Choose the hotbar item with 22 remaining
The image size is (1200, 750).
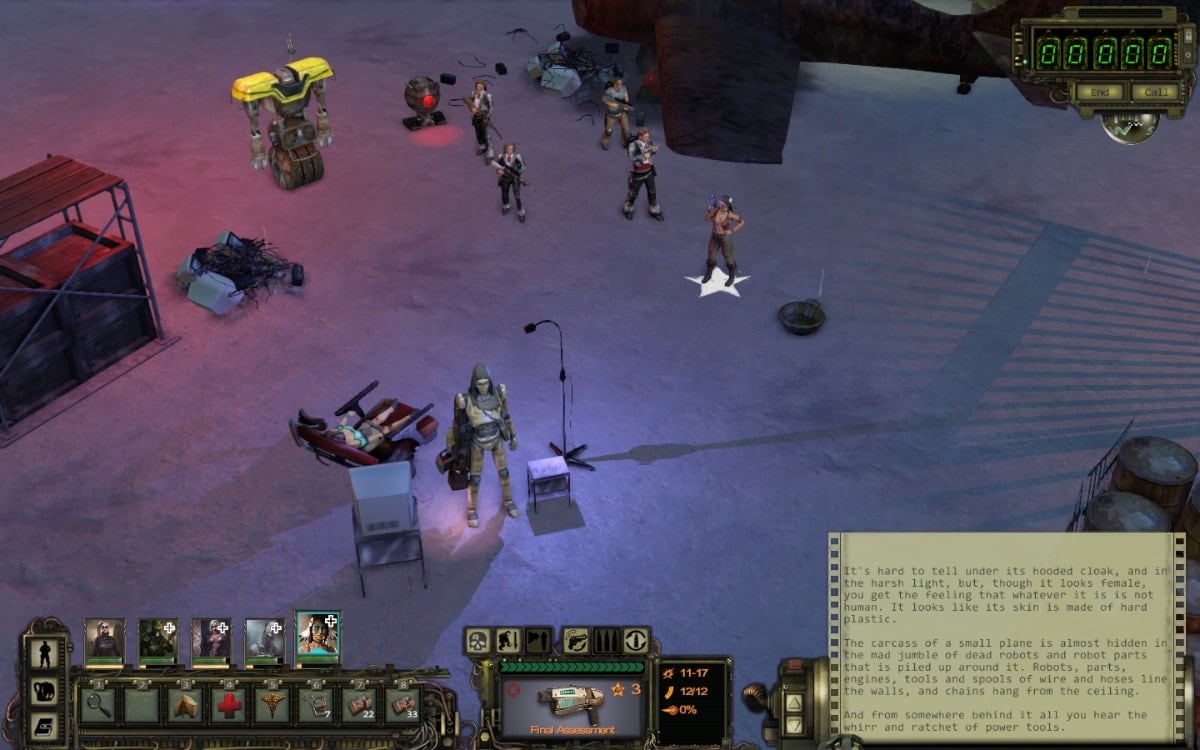tap(359, 704)
